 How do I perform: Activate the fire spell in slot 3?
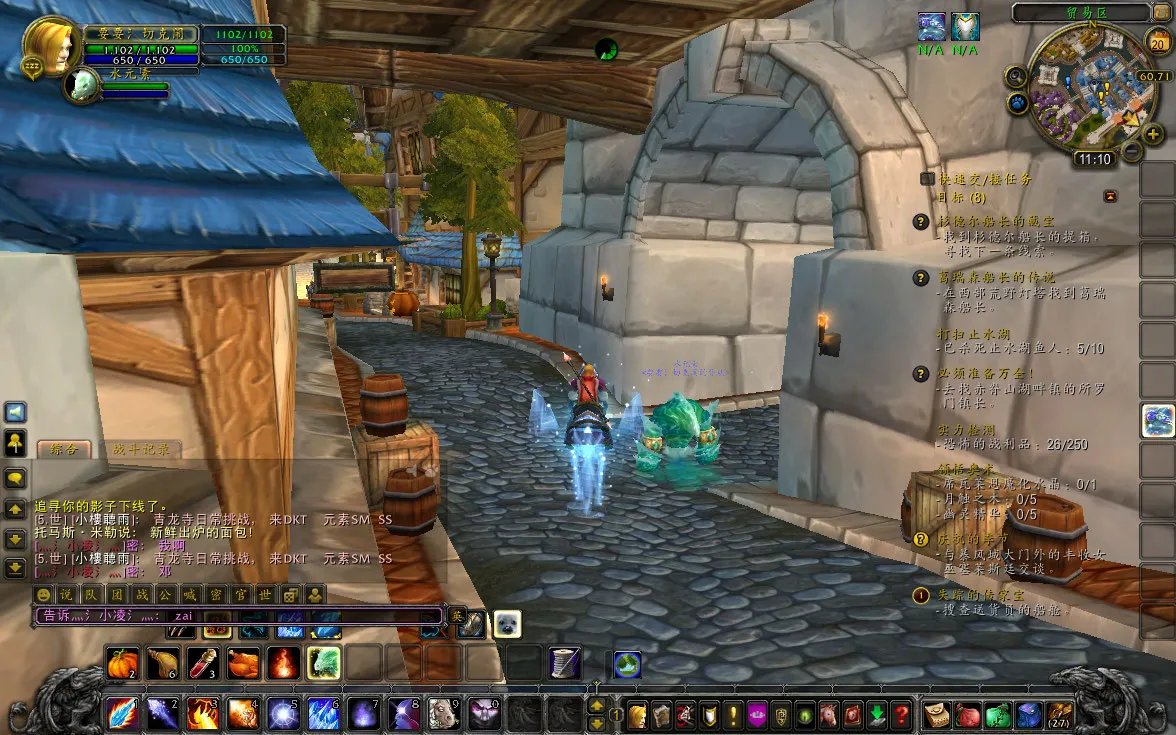point(204,713)
